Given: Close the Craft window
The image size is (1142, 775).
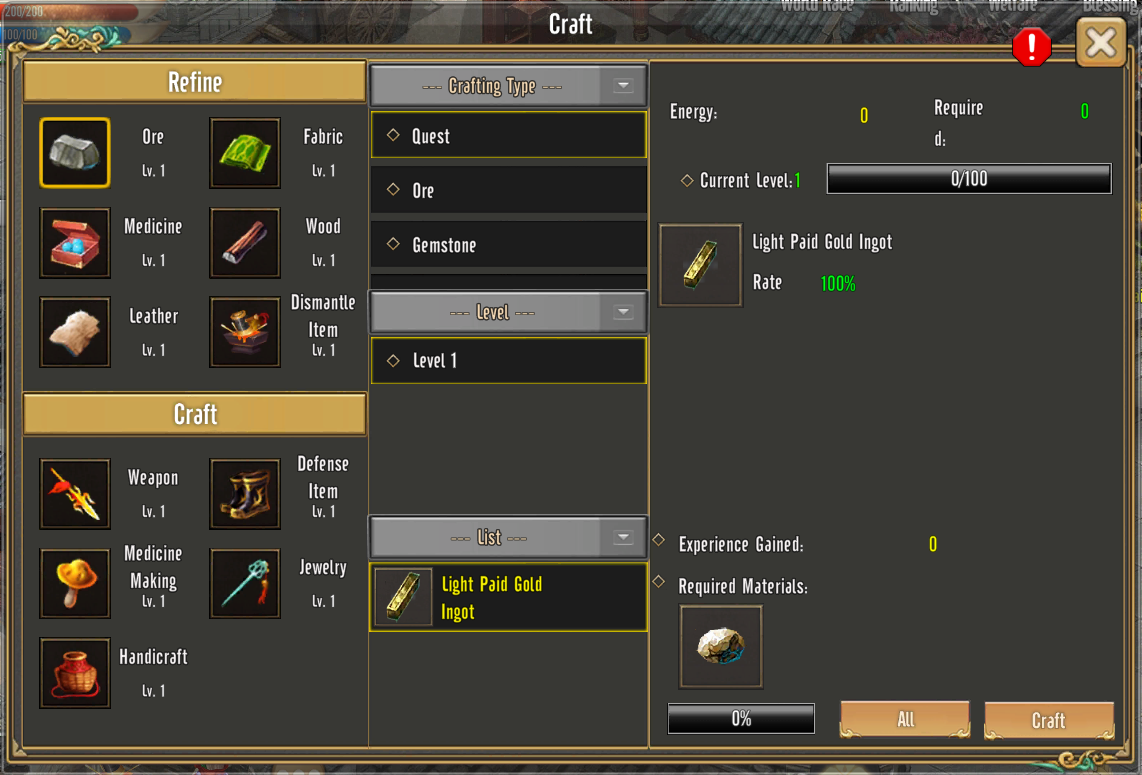Looking at the screenshot, I should point(1101,43).
